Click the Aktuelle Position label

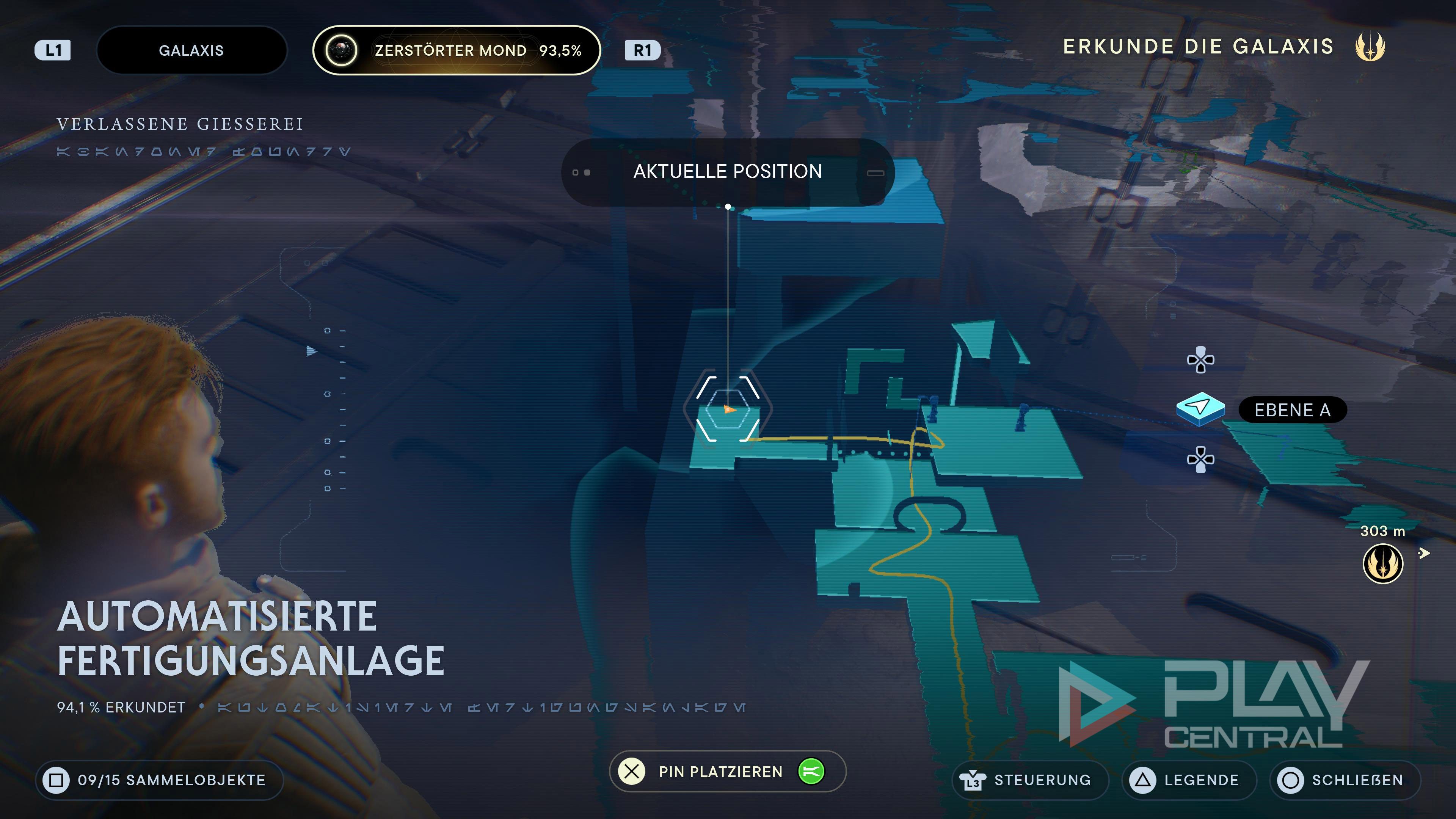tap(728, 172)
